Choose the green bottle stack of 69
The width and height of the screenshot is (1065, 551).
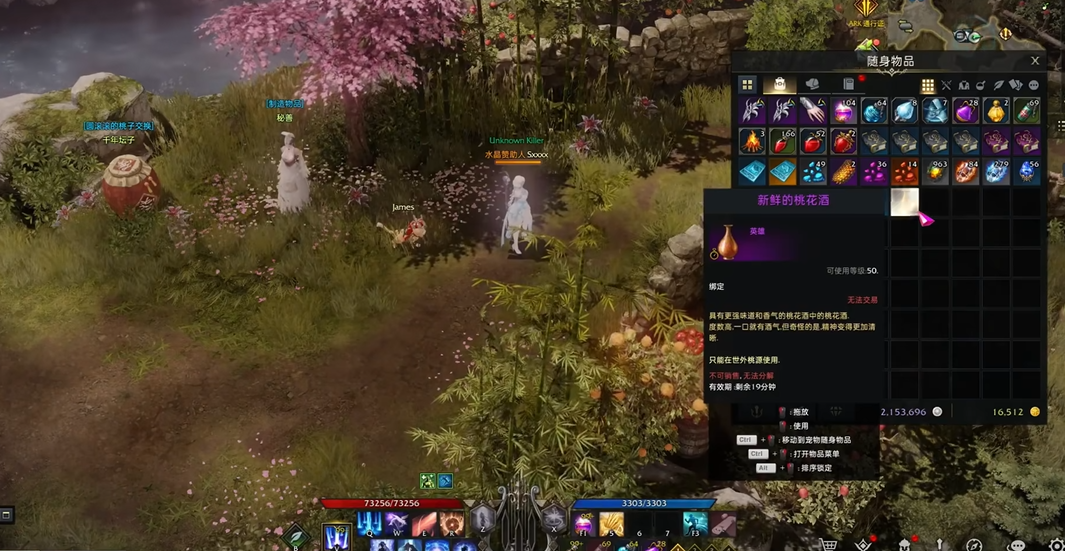point(1026,110)
